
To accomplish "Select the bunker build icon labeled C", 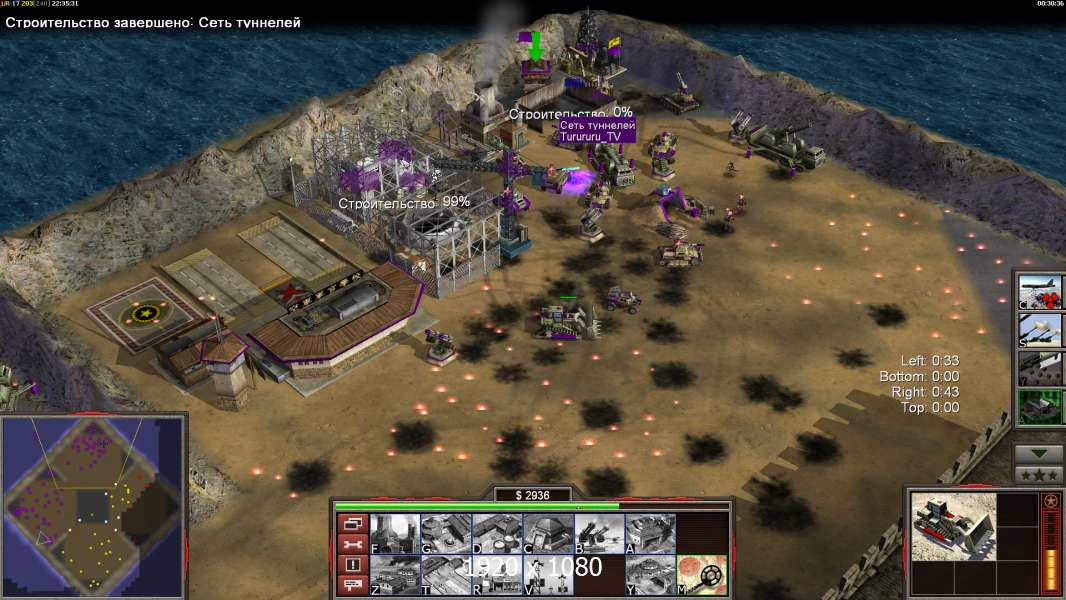I will (x=548, y=534).
